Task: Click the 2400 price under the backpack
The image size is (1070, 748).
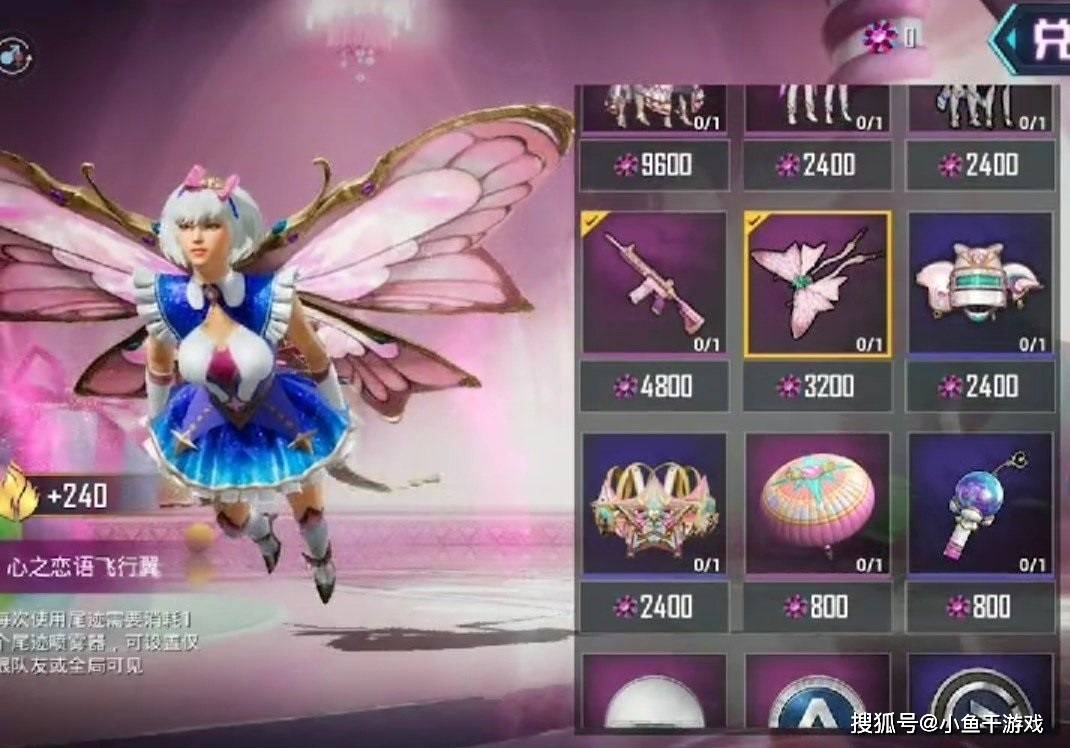Action: point(980,386)
